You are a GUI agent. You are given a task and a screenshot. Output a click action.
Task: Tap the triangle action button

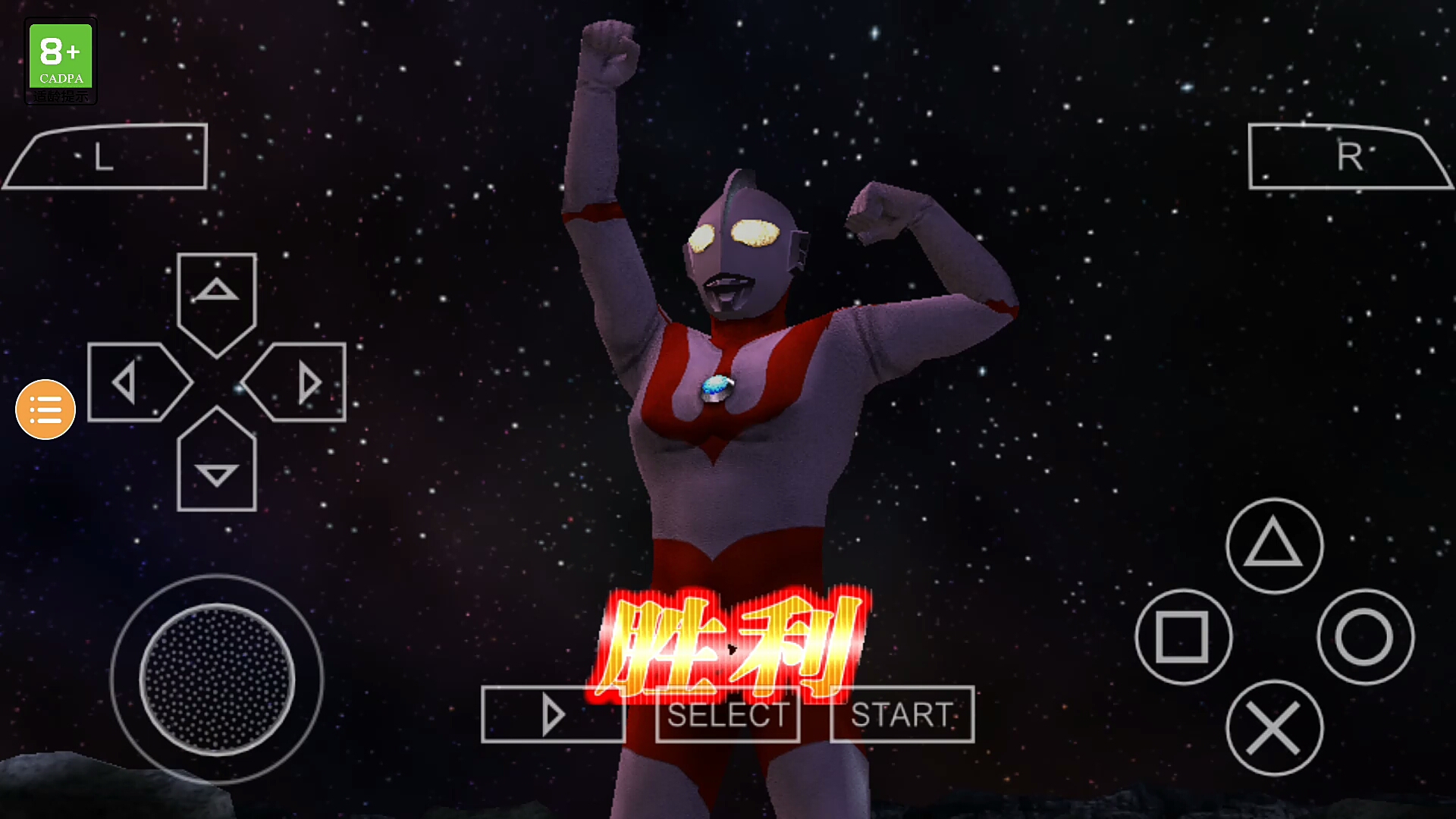[1274, 545]
